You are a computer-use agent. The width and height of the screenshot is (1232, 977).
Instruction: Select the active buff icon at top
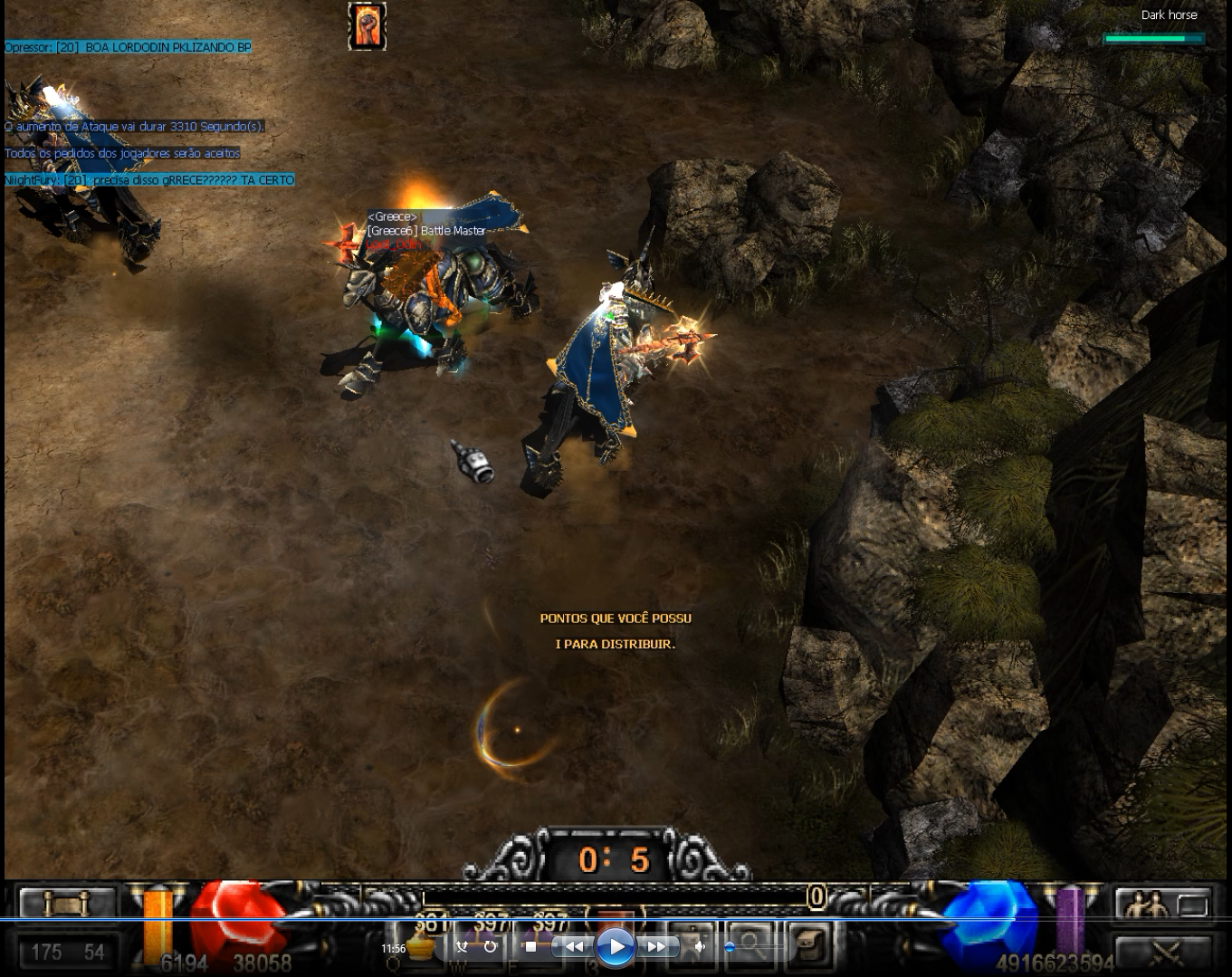click(x=367, y=26)
